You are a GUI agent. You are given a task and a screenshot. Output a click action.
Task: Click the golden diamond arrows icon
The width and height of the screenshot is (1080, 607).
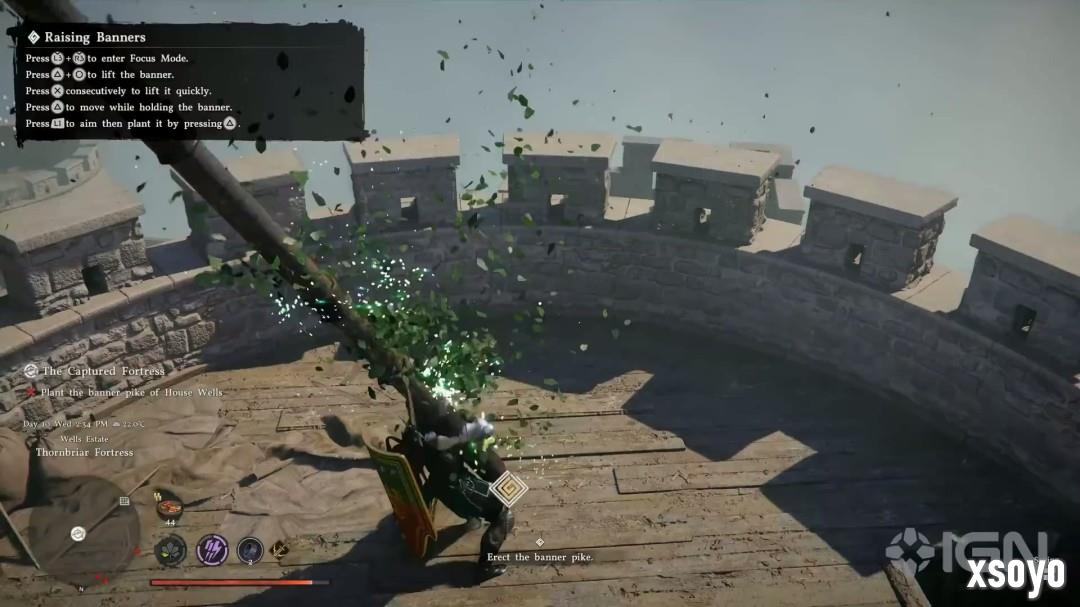[280, 549]
